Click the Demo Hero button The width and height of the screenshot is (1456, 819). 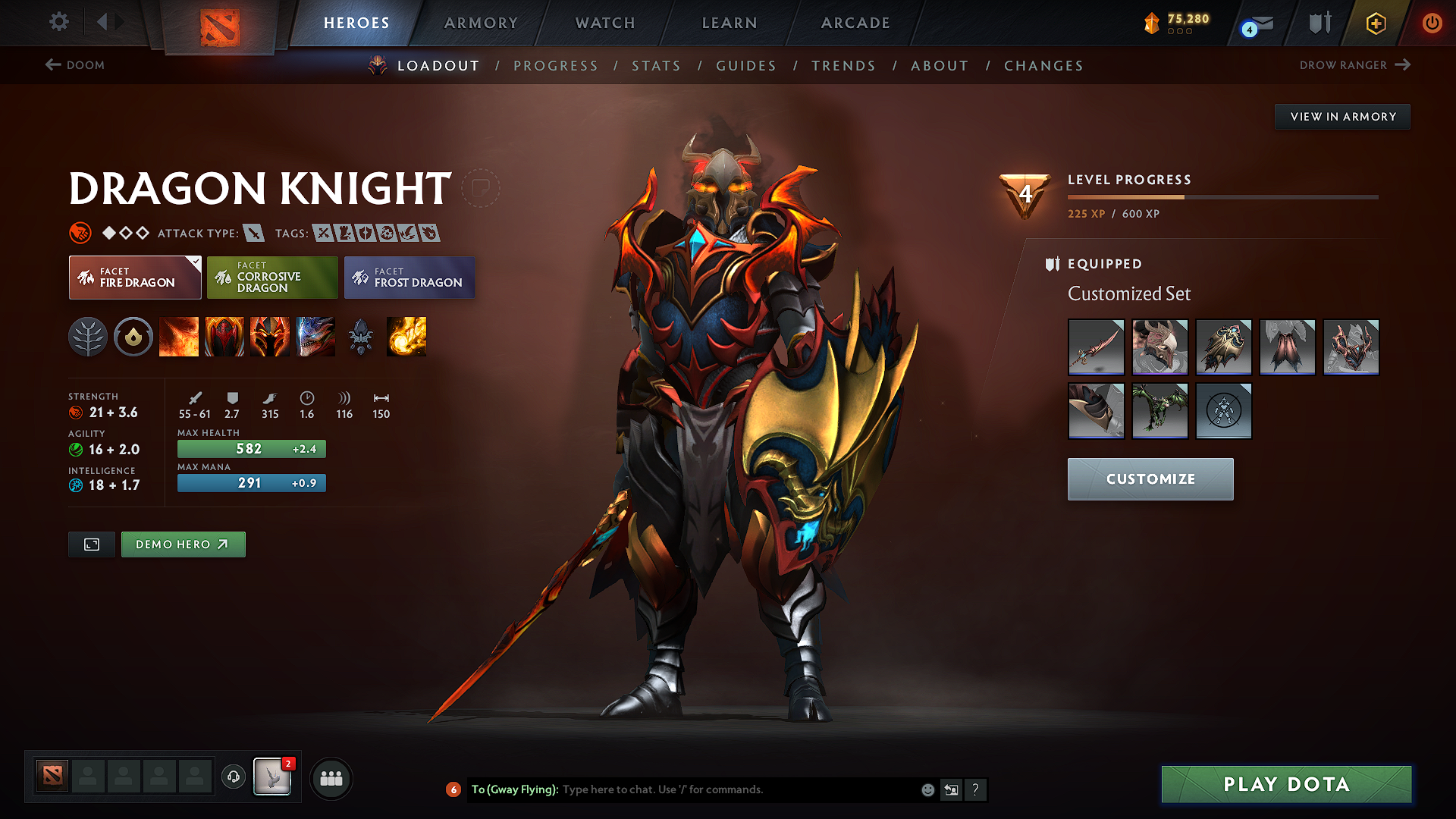coord(183,544)
